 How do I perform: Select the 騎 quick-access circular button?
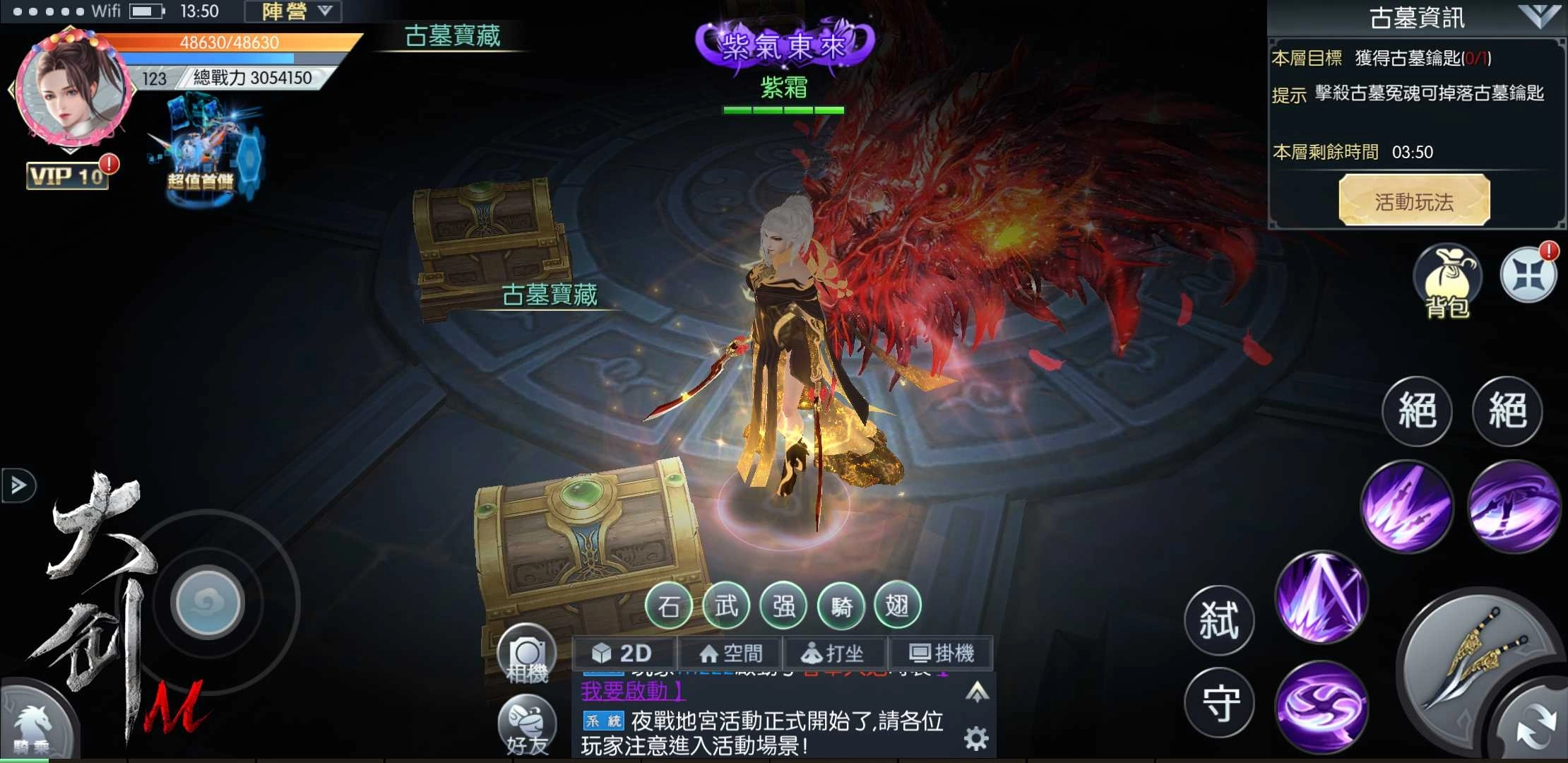[x=842, y=605]
